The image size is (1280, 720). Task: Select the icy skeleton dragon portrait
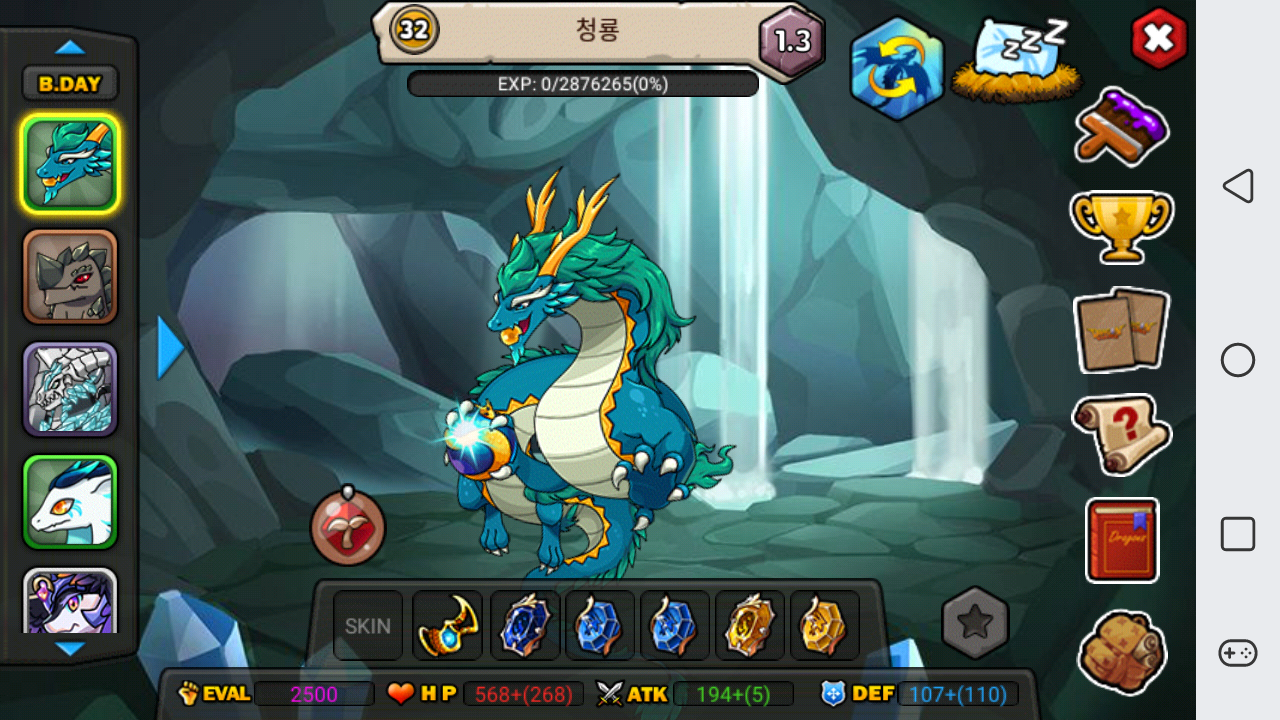[70, 389]
